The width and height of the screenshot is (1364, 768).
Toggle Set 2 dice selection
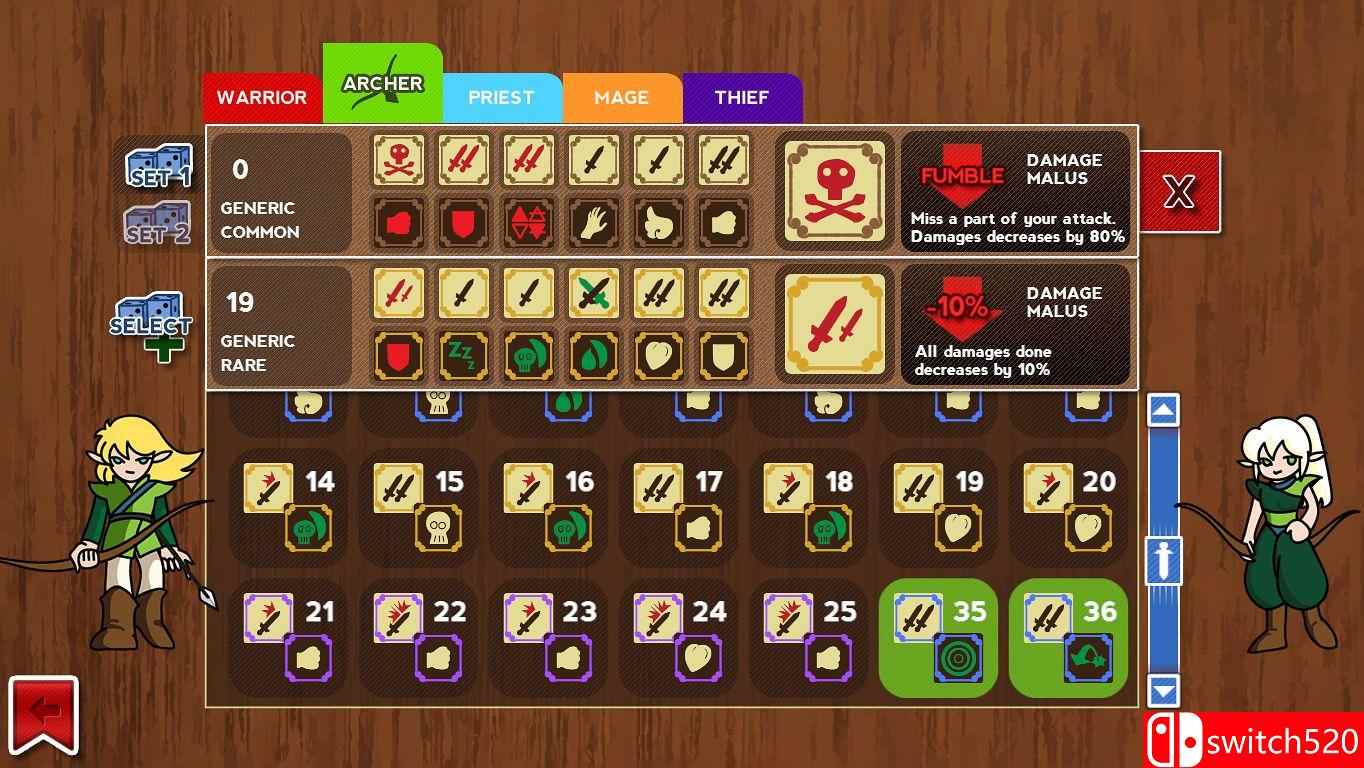(x=155, y=225)
